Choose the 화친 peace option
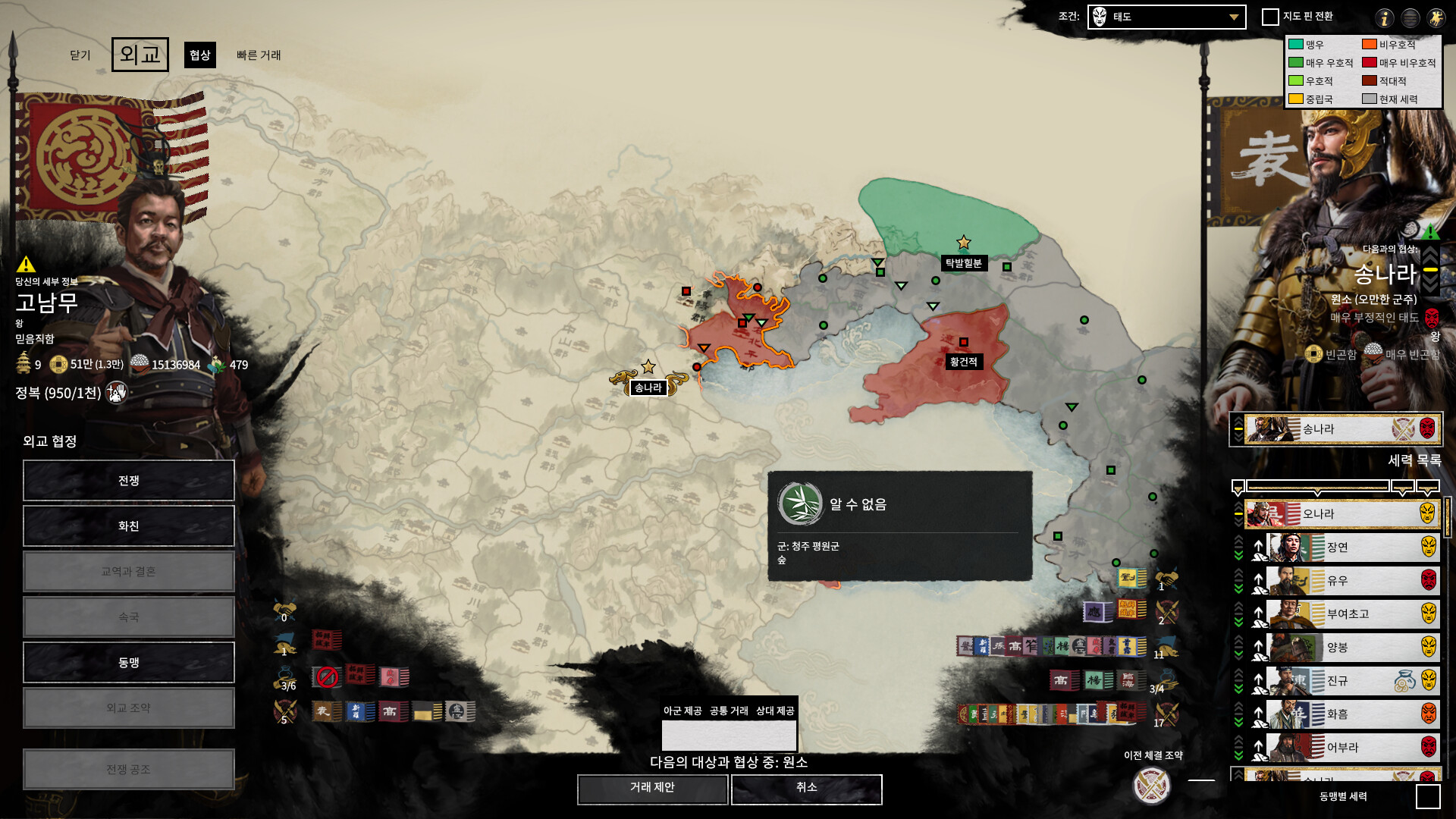The width and height of the screenshot is (1456, 819). tap(129, 526)
